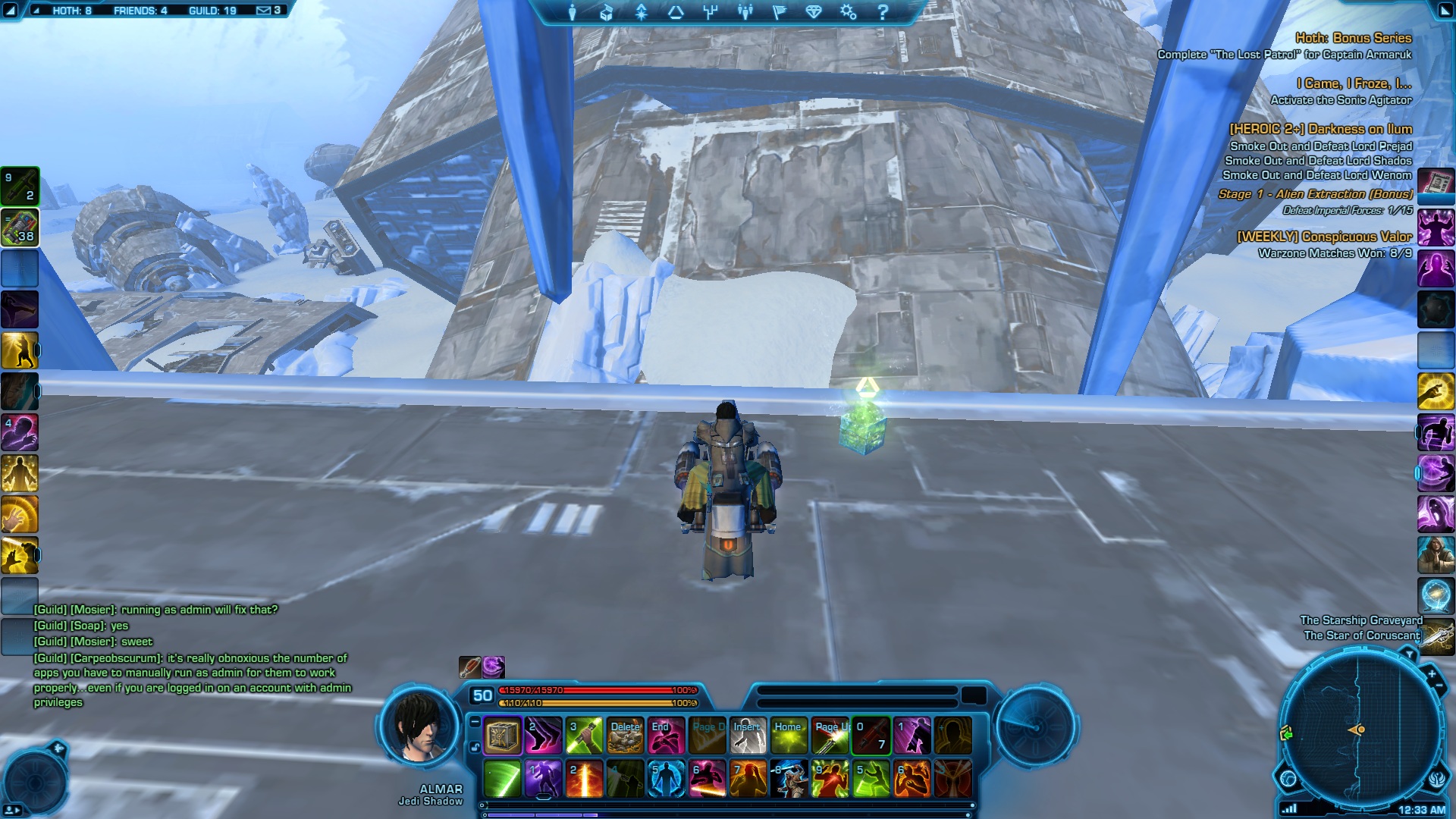Toggle the quickbar lock icon

(475, 747)
